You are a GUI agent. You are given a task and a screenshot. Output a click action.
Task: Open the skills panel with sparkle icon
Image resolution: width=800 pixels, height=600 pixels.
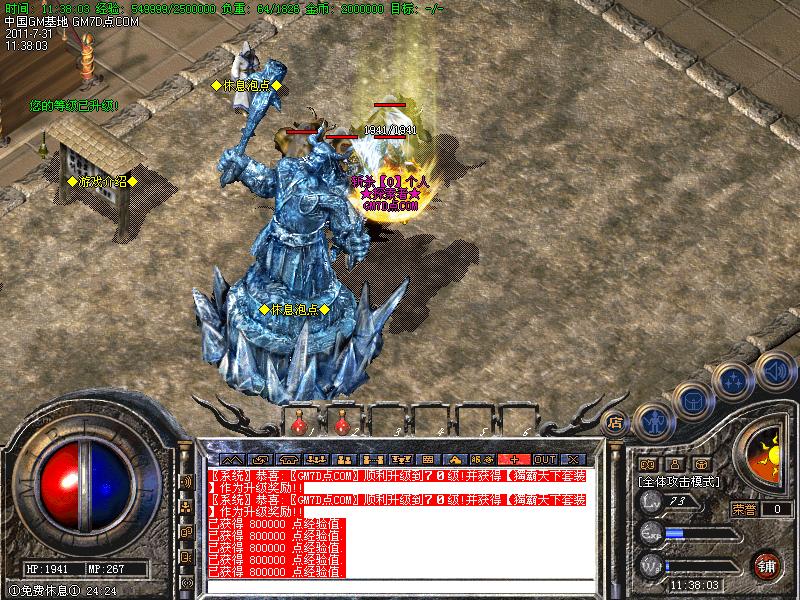coord(735,380)
